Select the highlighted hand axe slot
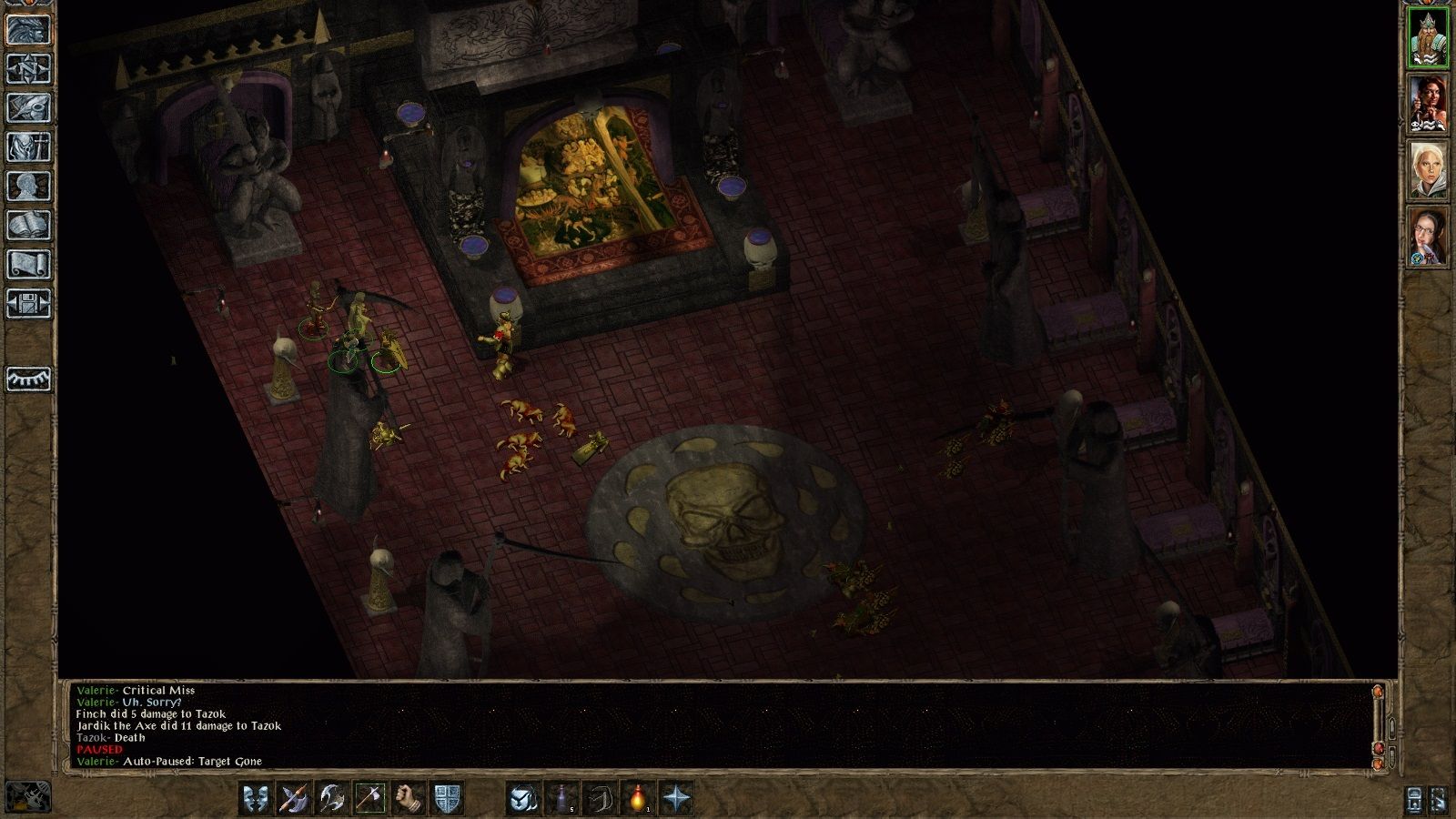The height and width of the screenshot is (819, 1456). 370,798
